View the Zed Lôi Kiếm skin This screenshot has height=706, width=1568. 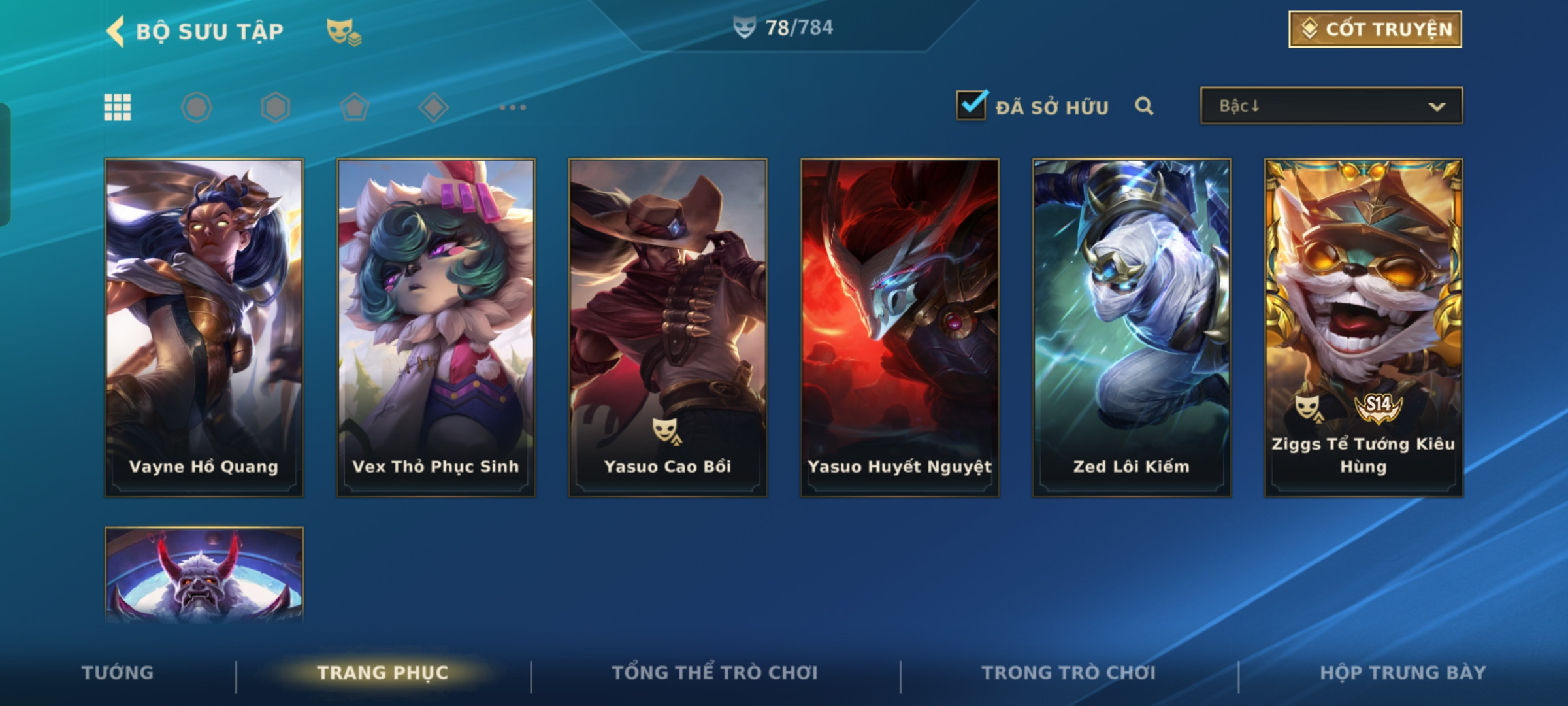coord(1132,327)
